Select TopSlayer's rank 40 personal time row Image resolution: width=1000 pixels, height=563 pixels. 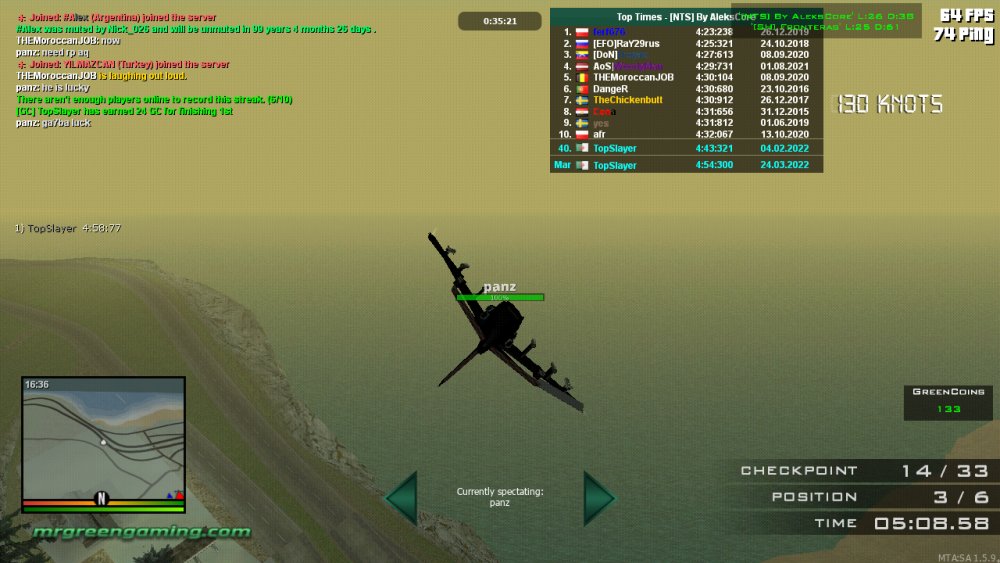click(686, 148)
